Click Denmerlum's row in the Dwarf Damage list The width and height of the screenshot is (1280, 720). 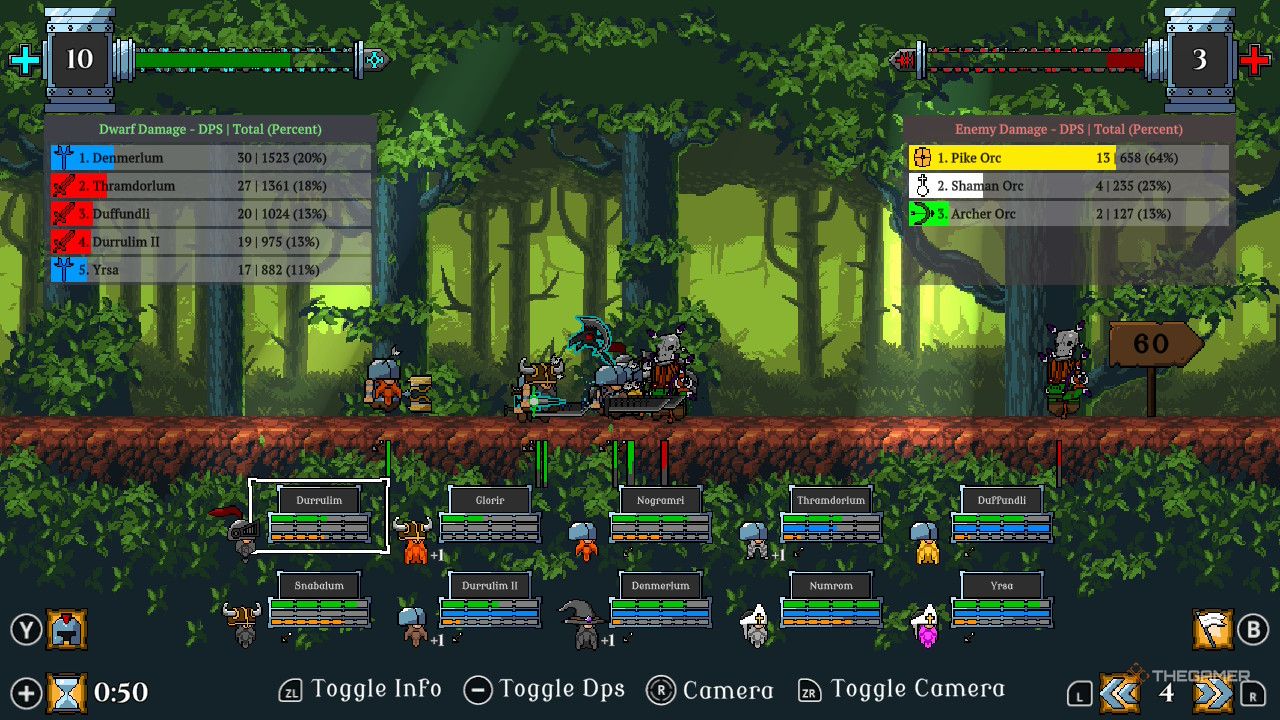210,158
